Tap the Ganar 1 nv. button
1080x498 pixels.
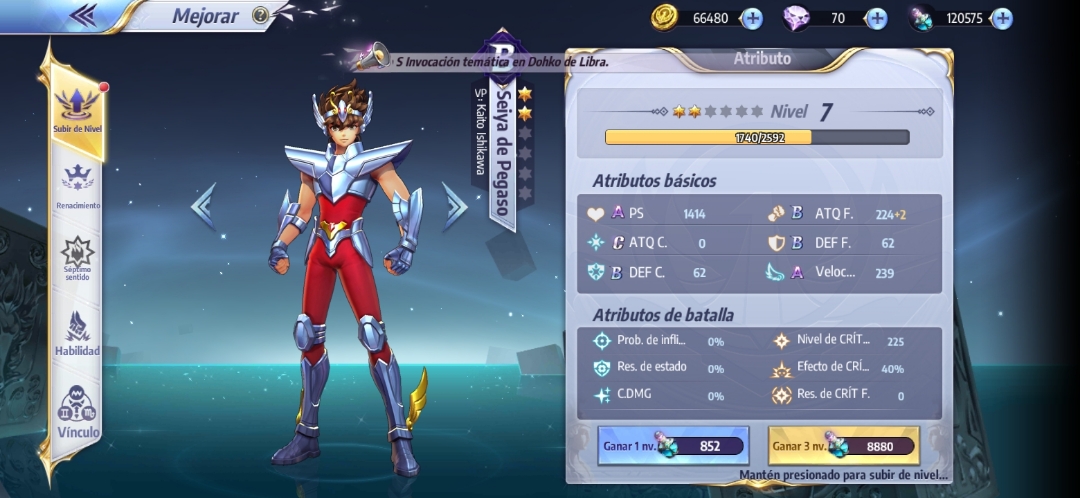coord(673,446)
